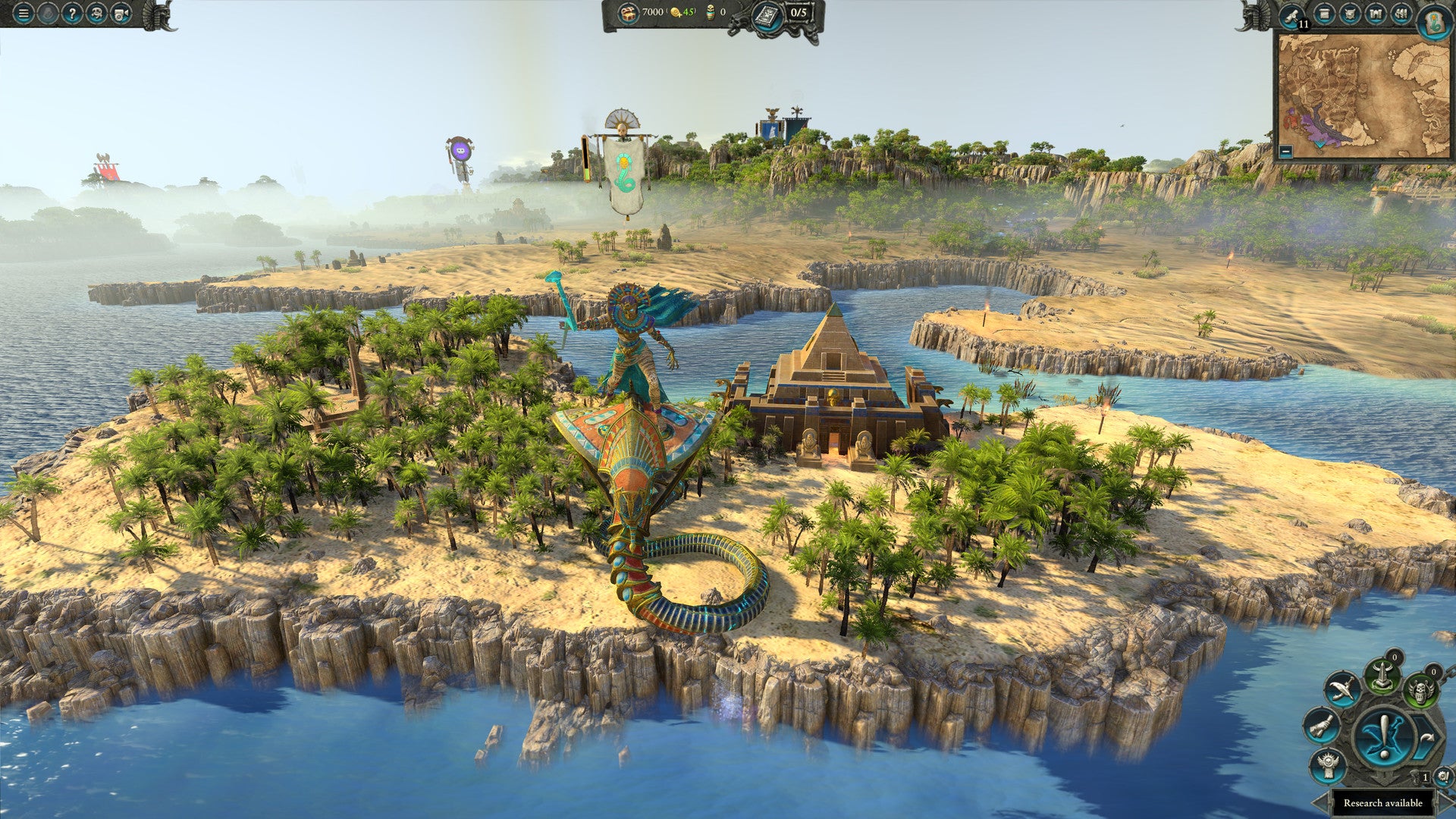Open the obelisk landmarks icon showing zero
Viewport: 1456px width, 819px height.
tap(1382, 675)
